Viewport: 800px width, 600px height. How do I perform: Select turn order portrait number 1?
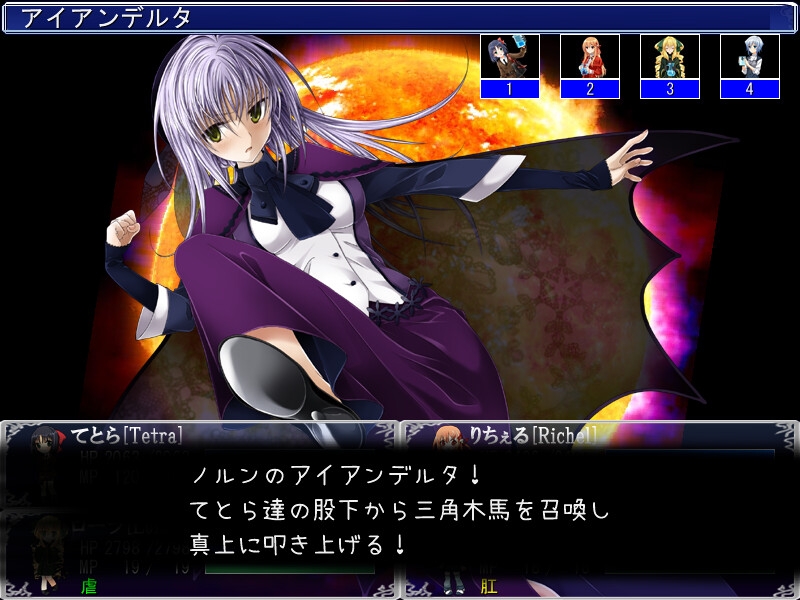pyautogui.click(x=509, y=66)
